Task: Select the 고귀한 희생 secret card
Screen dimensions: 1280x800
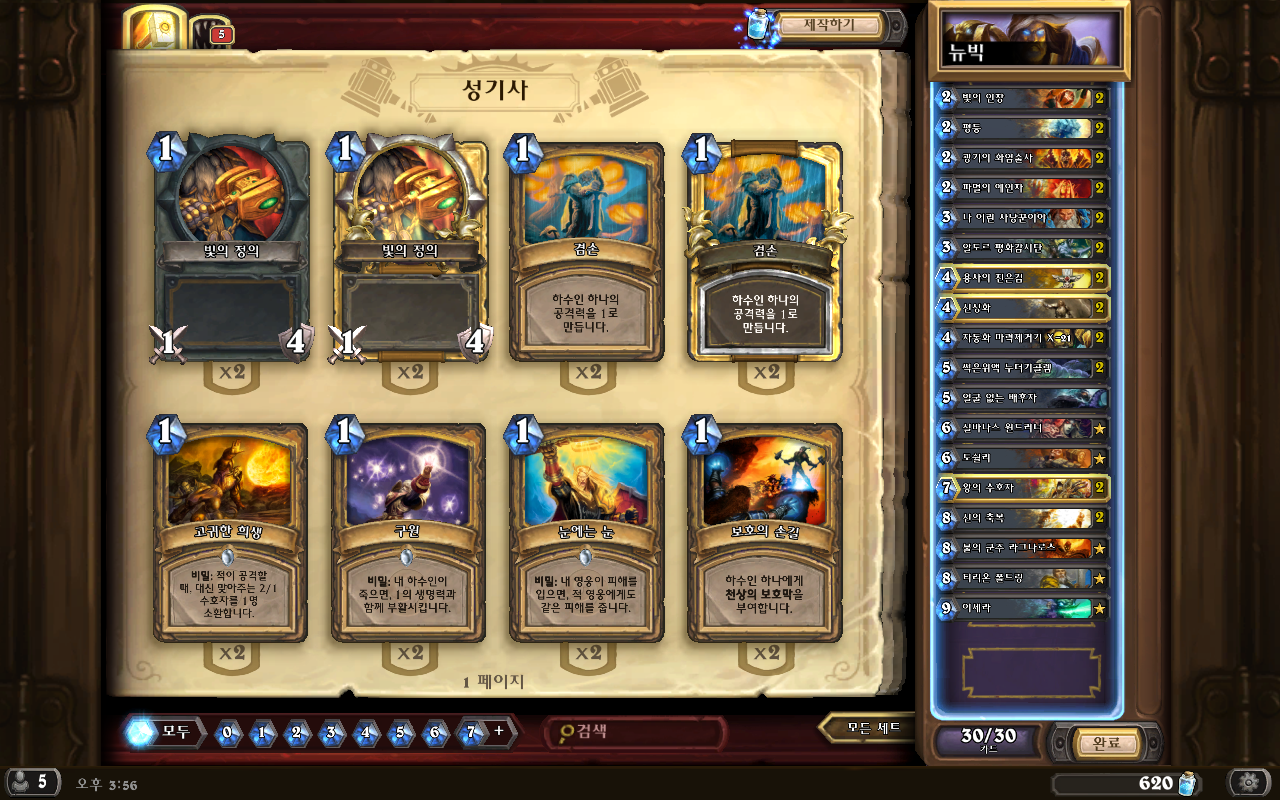Action: click(x=231, y=532)
